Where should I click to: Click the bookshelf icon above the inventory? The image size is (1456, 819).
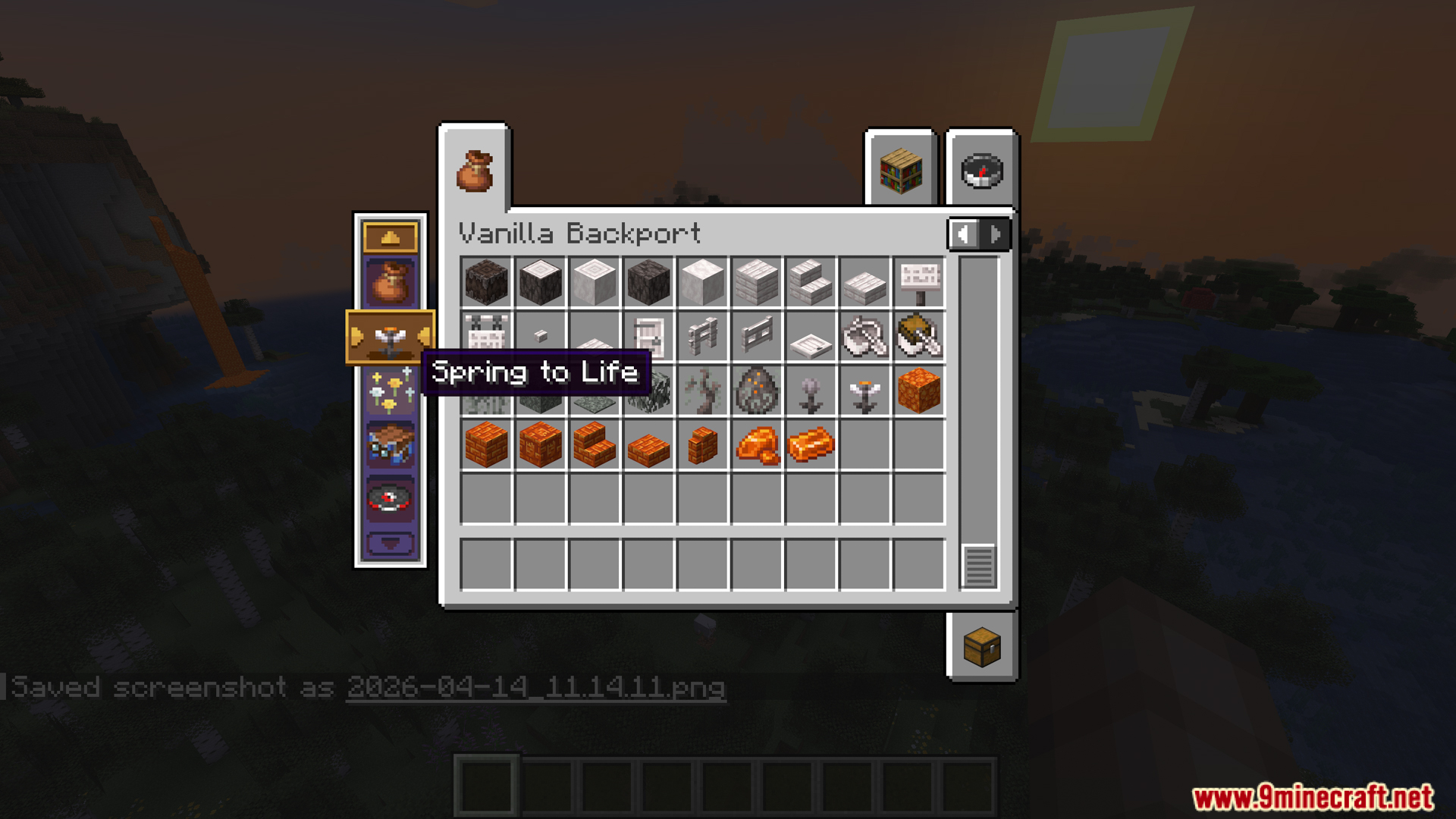click(x=901, y=168)
